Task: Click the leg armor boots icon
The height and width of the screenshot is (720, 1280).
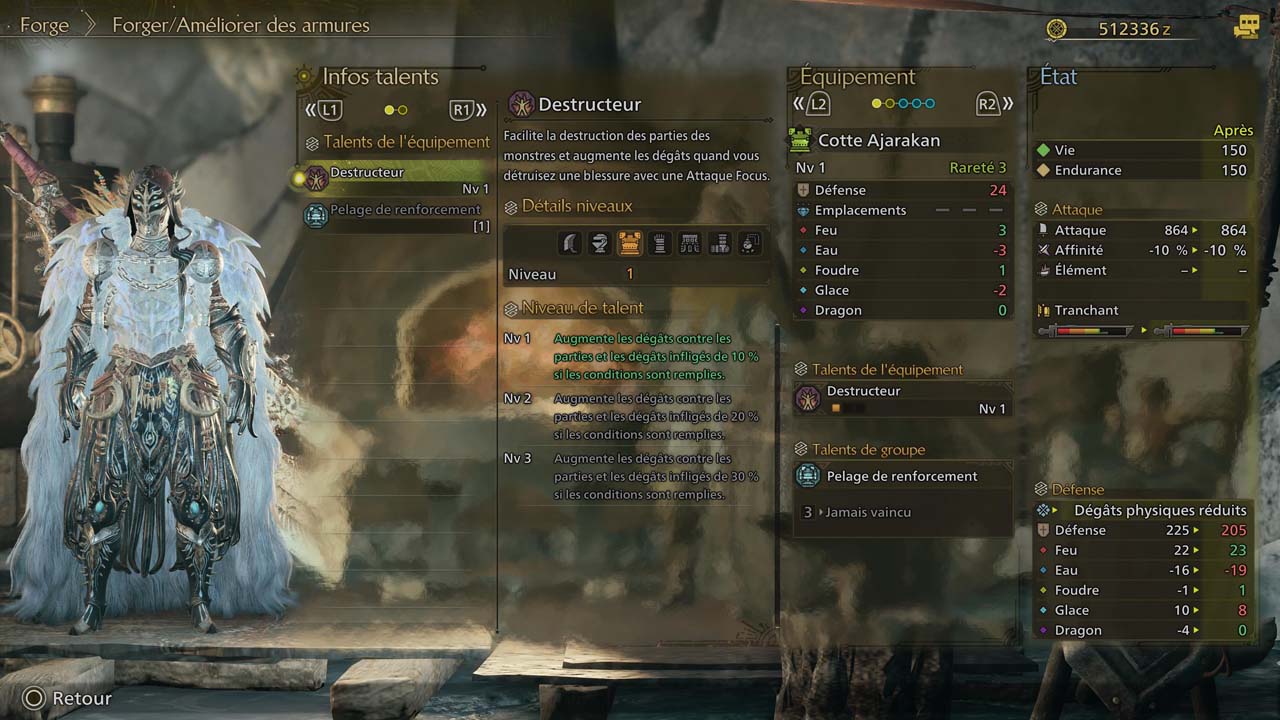Action: (719, 242)
